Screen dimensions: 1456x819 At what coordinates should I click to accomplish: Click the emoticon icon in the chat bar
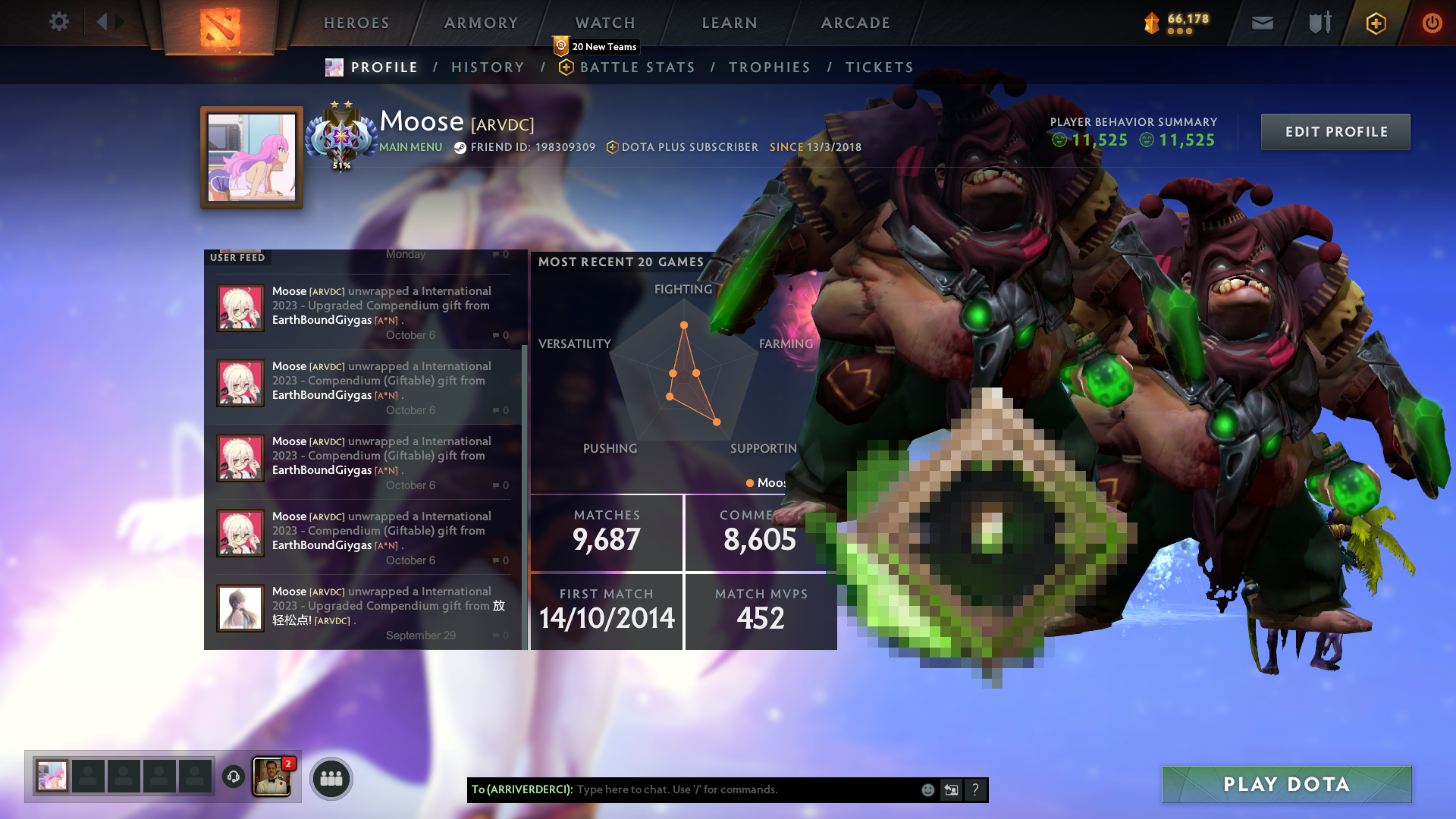[x=927, y=789]
